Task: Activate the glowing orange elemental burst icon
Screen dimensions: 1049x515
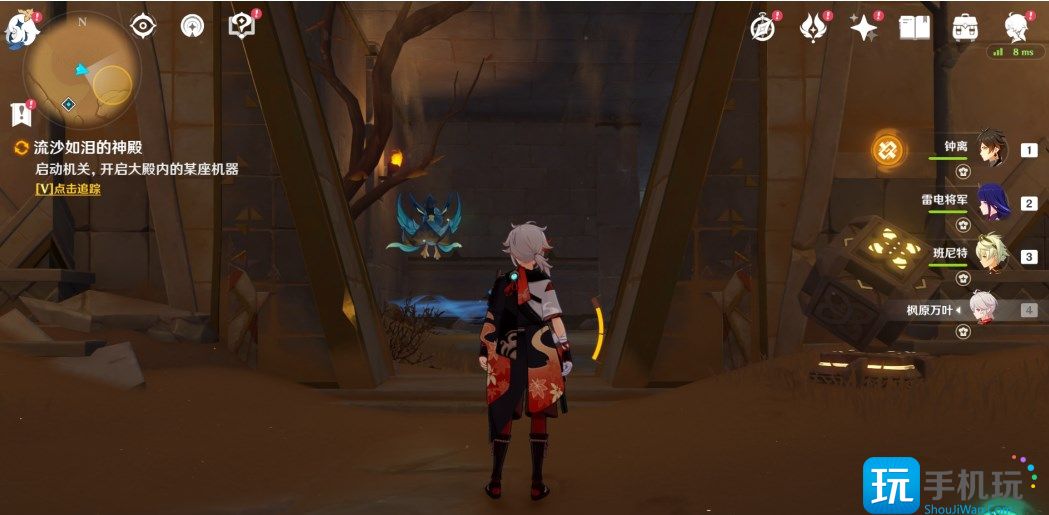Action: point(887,150)
